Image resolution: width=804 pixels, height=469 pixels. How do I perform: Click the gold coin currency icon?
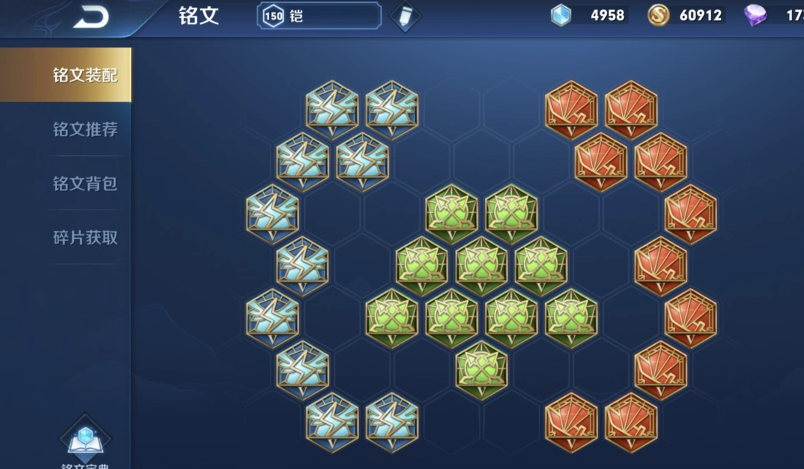click(x=658, y=15)
